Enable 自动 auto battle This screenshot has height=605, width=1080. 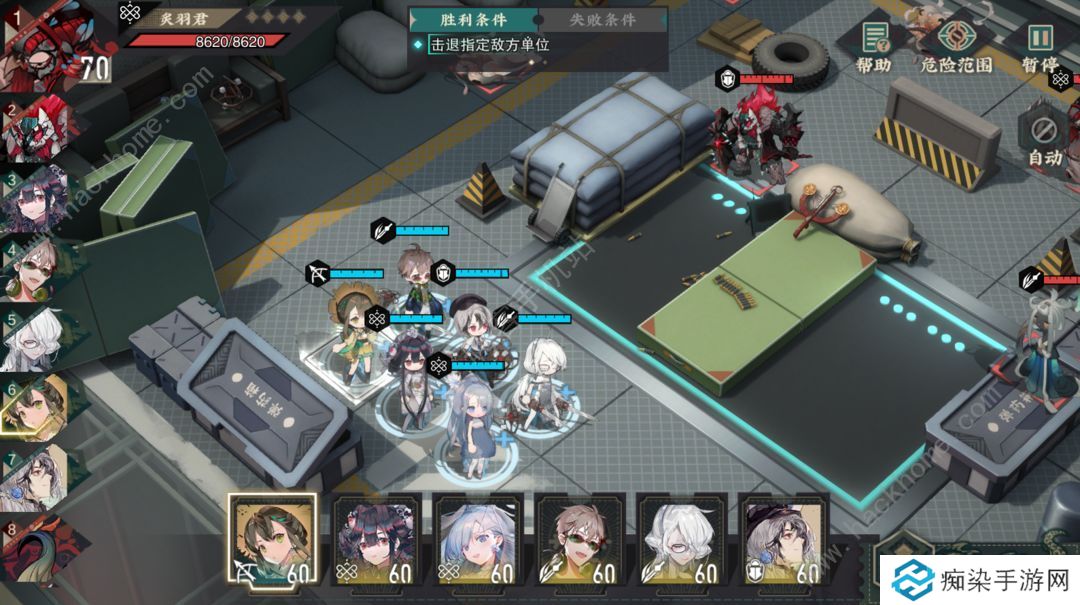1044,138
